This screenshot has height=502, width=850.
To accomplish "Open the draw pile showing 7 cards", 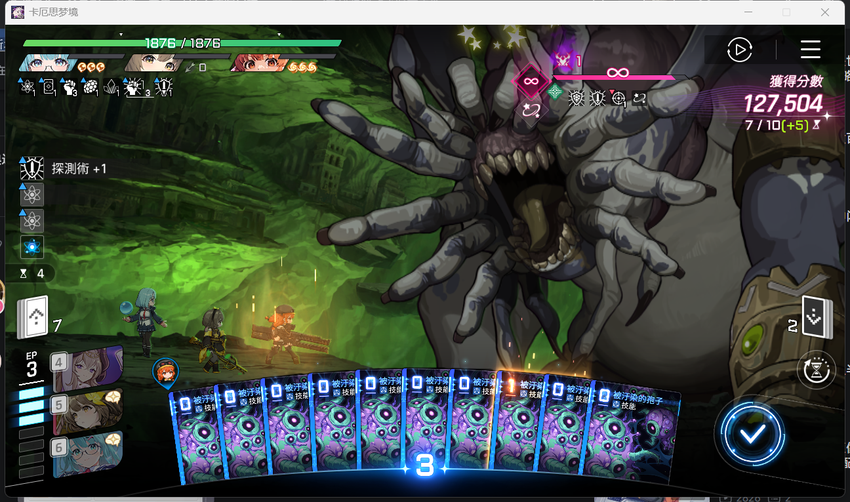I will click(33, 318).
